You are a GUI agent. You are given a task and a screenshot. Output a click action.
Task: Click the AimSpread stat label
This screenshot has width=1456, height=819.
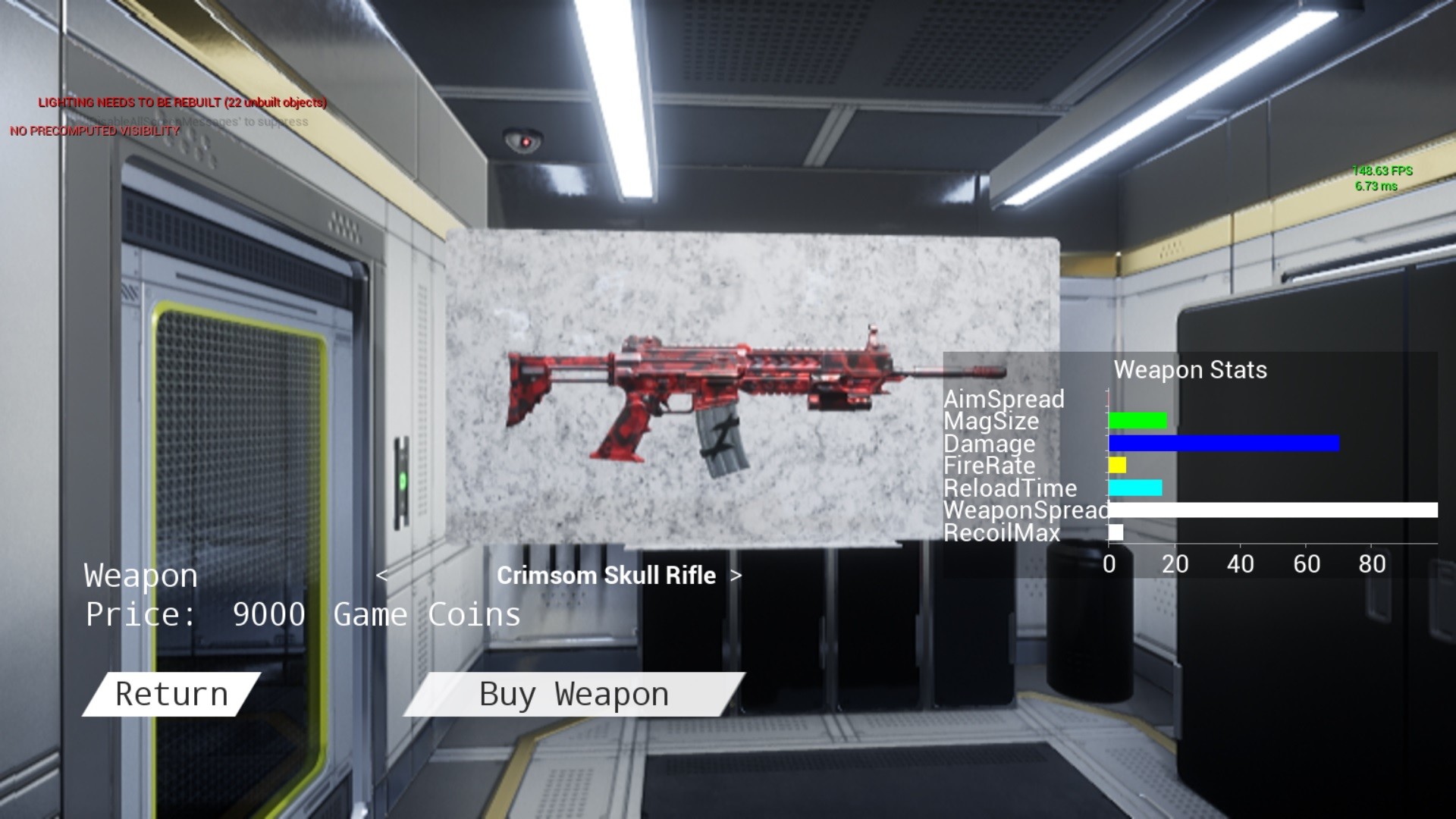[1003, 399]
